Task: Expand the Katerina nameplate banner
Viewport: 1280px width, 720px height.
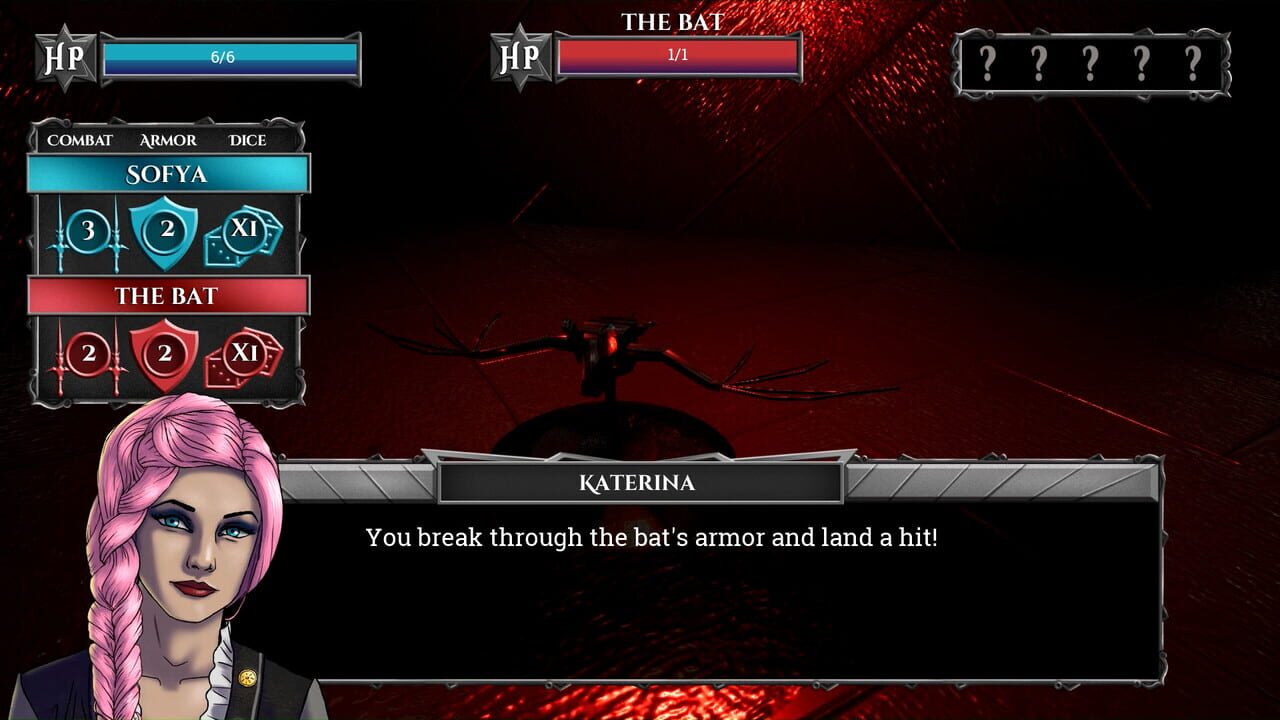Action: (x=640, y=483)
